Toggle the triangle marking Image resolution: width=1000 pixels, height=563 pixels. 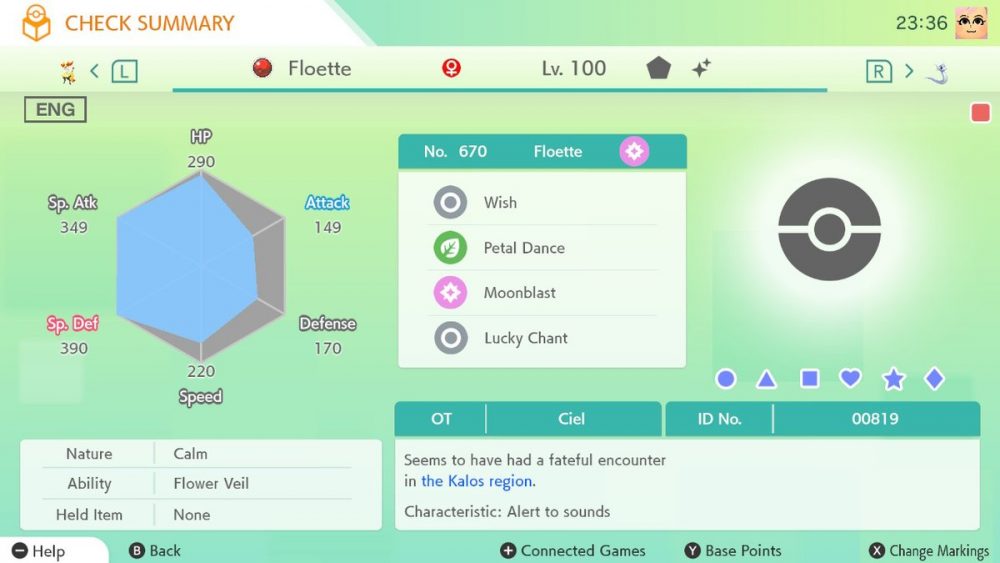click(x=767, y=379)
